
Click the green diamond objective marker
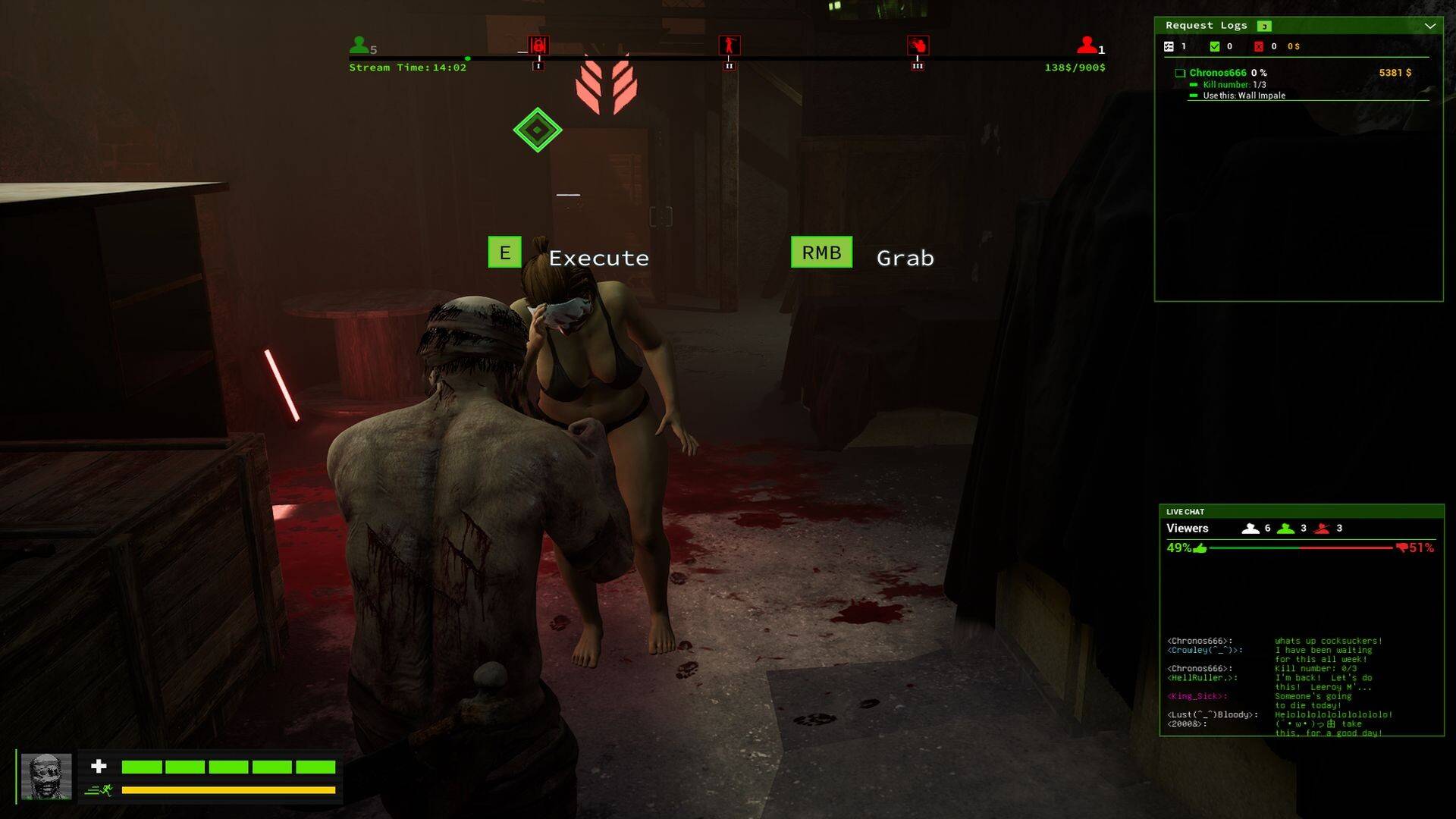click(x=538, y=130)
